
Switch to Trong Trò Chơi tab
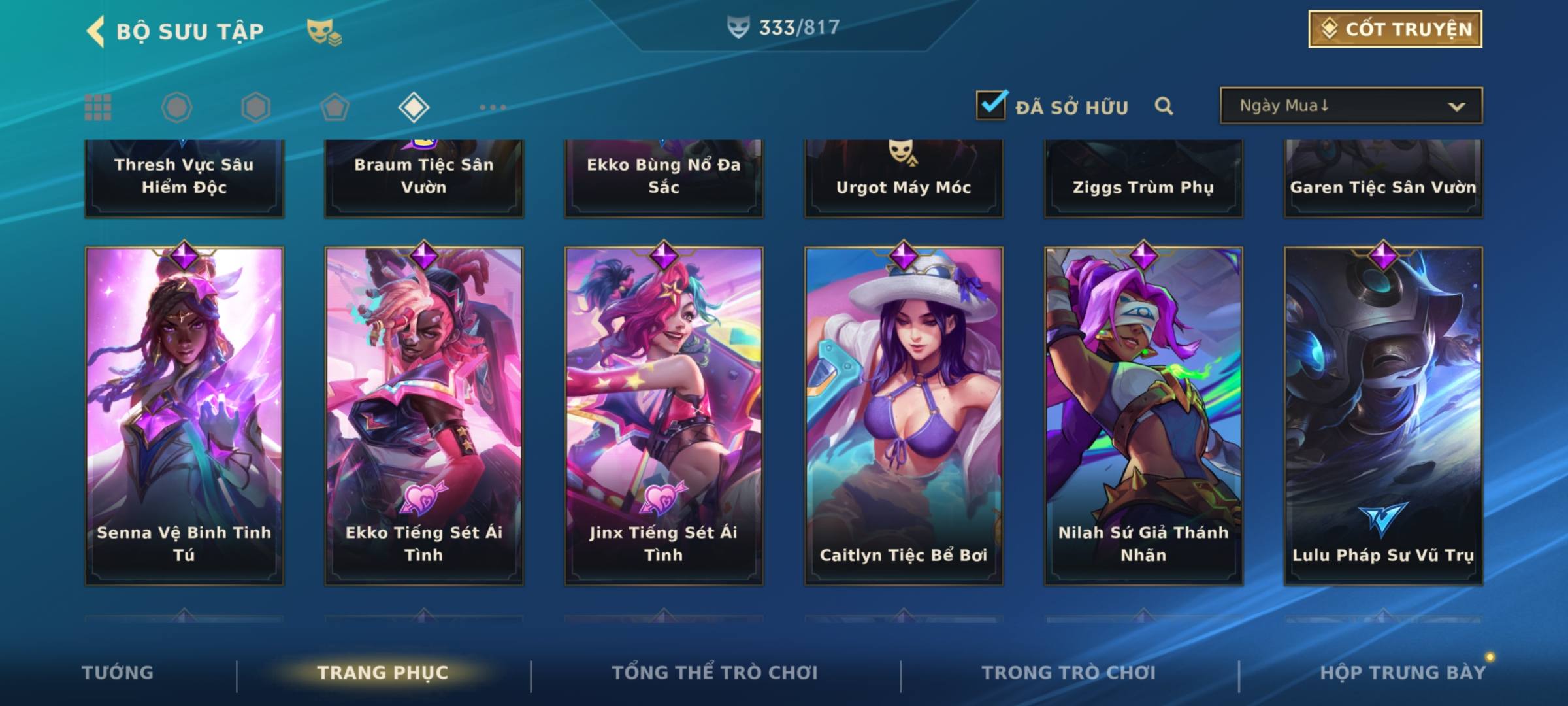(x=1069, y=673)
